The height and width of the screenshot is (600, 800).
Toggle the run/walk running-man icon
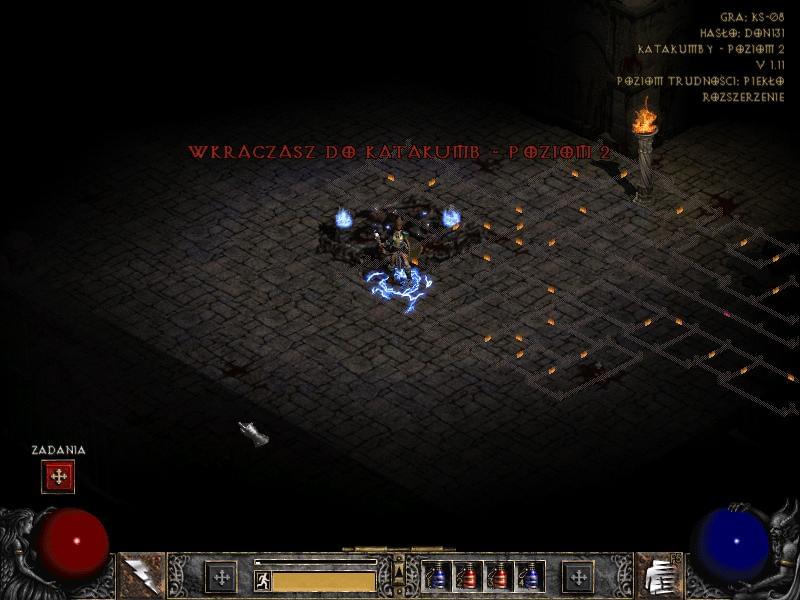click(263, 579)
